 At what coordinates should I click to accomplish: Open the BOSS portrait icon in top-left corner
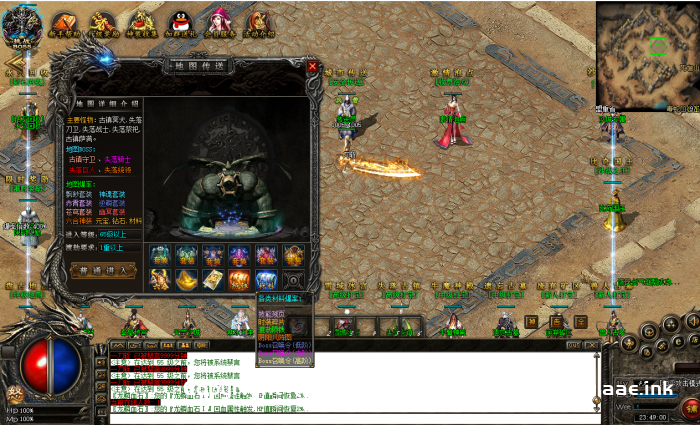(22, 20)
